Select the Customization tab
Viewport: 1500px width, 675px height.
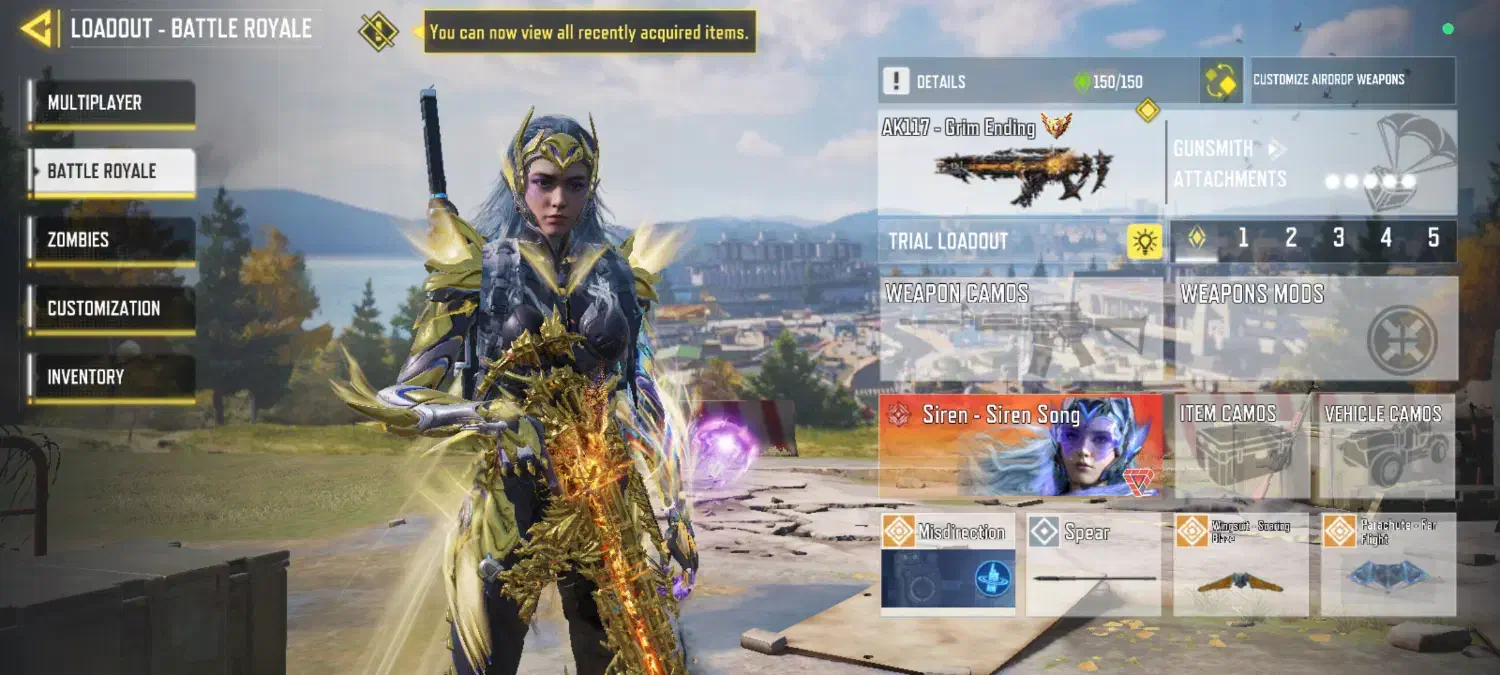pyautogui.click(x=111, y=309)
